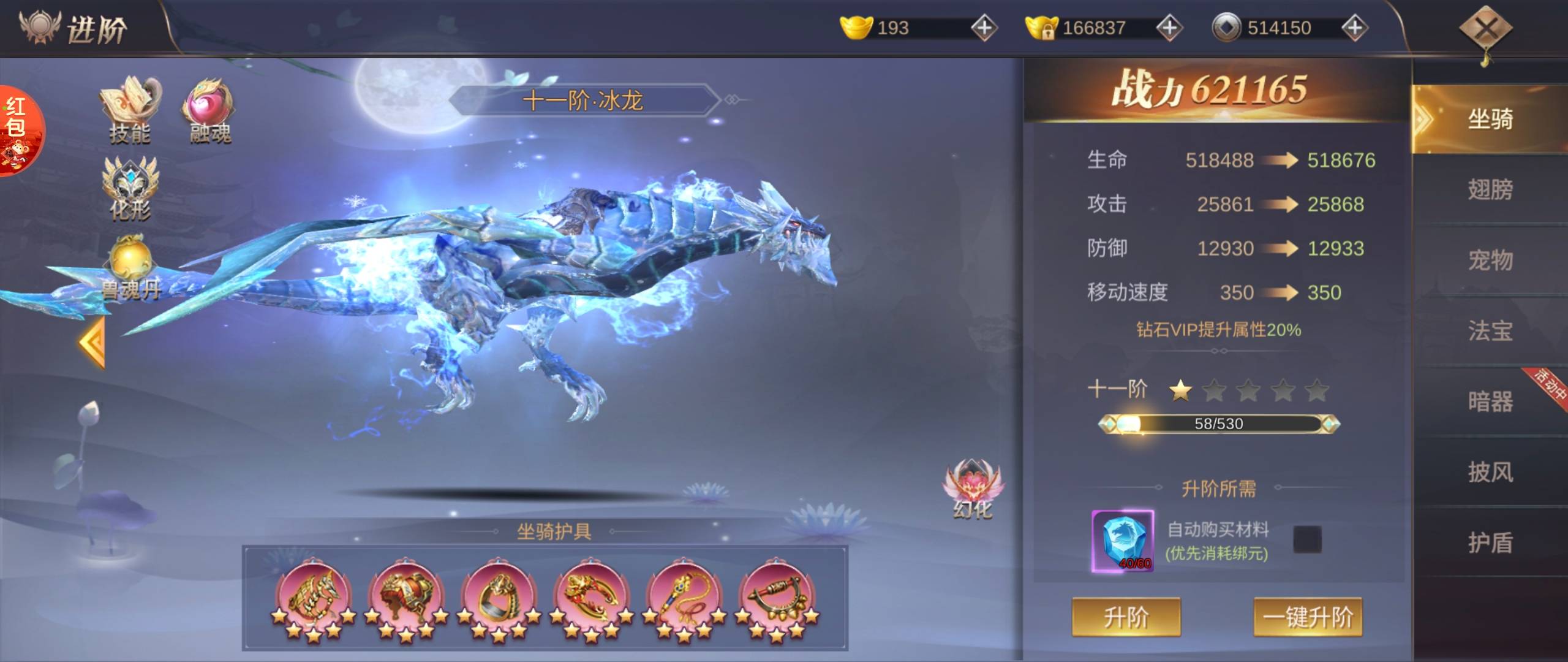Switch to the 翅膀 wings tab

pyautogui.click(x=1490, y=189)
